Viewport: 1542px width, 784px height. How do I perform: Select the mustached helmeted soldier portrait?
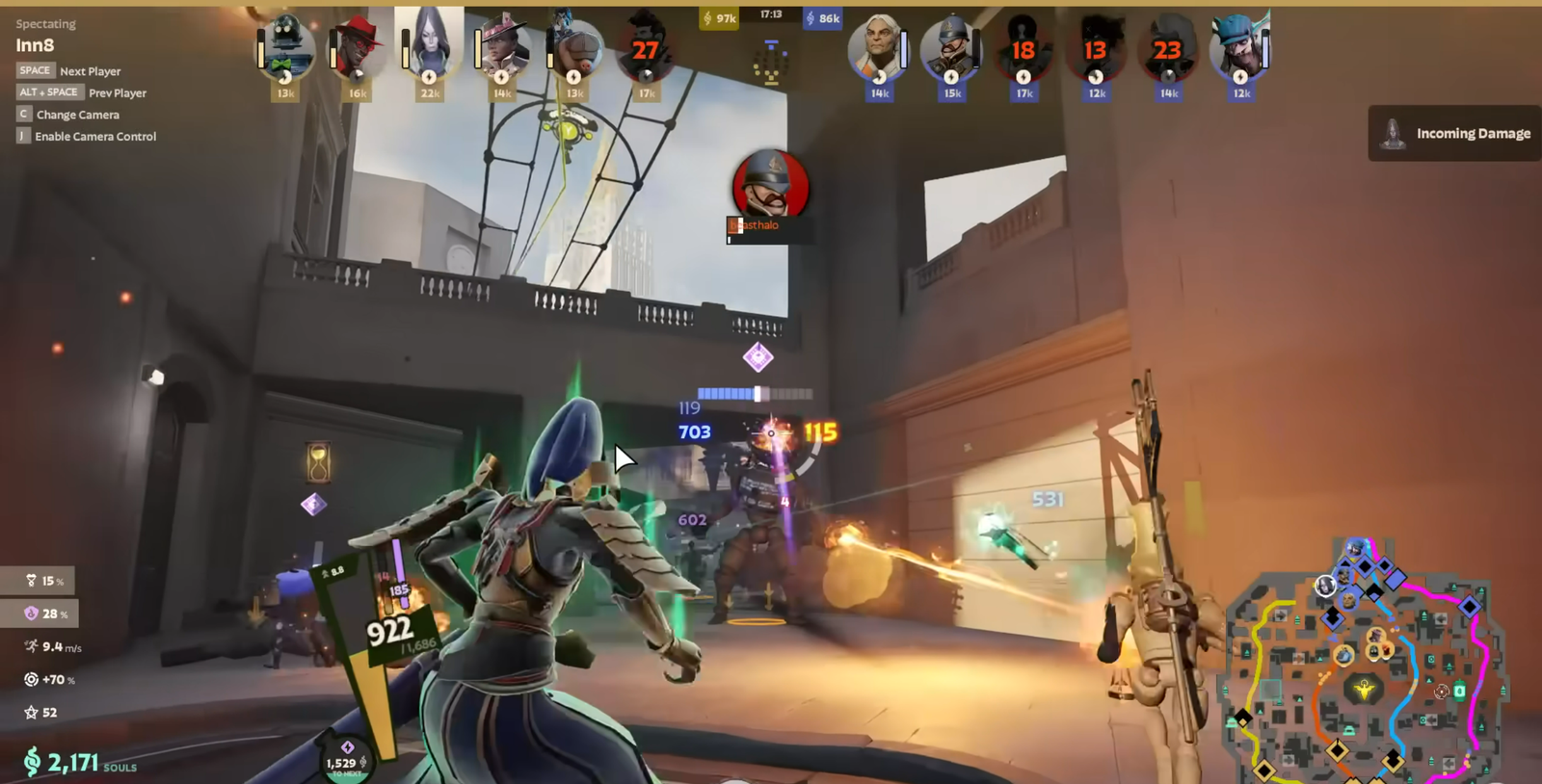click(951, 48)
